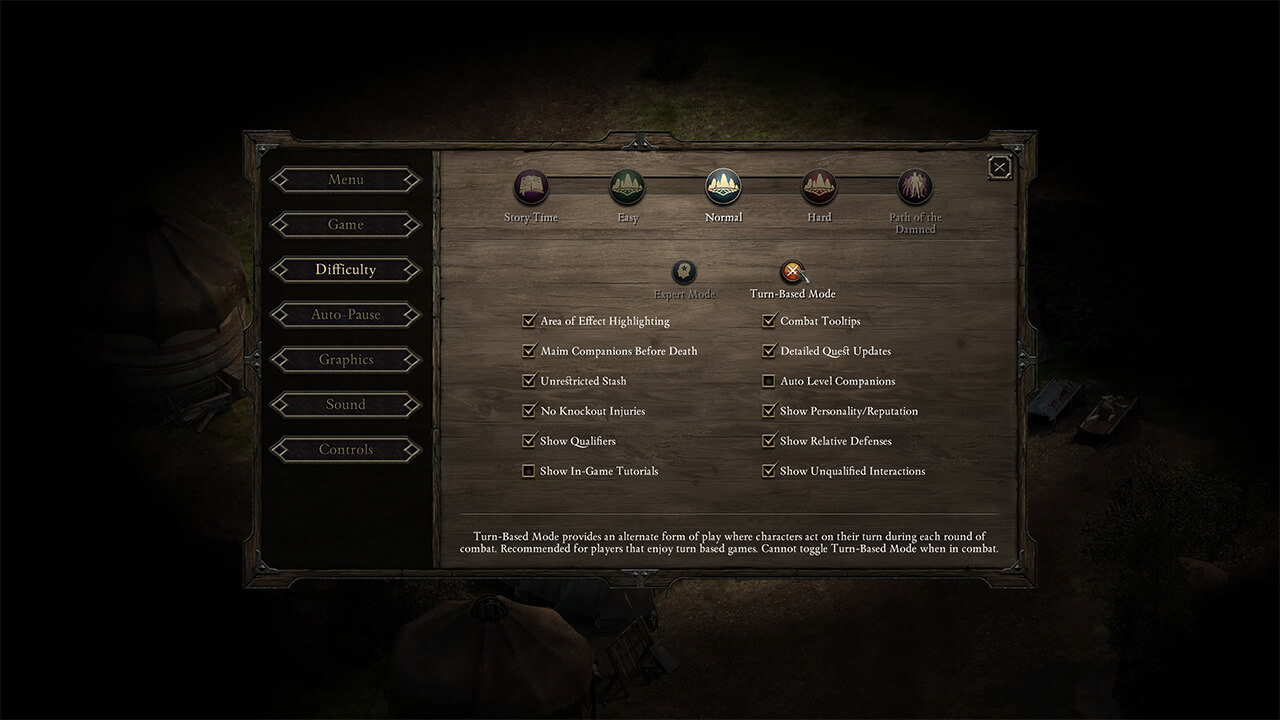This screenshot has width=1280, height=720.
Task: Disable the Combat Tooltips checkbox
Action: point(770,320)
